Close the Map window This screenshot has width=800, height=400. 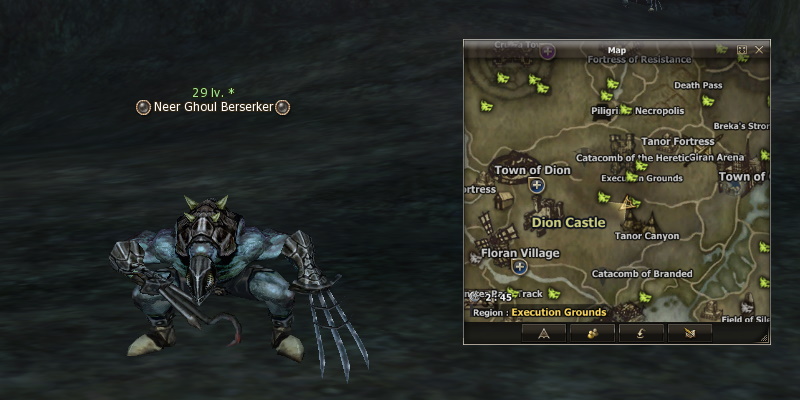point(760,49)
